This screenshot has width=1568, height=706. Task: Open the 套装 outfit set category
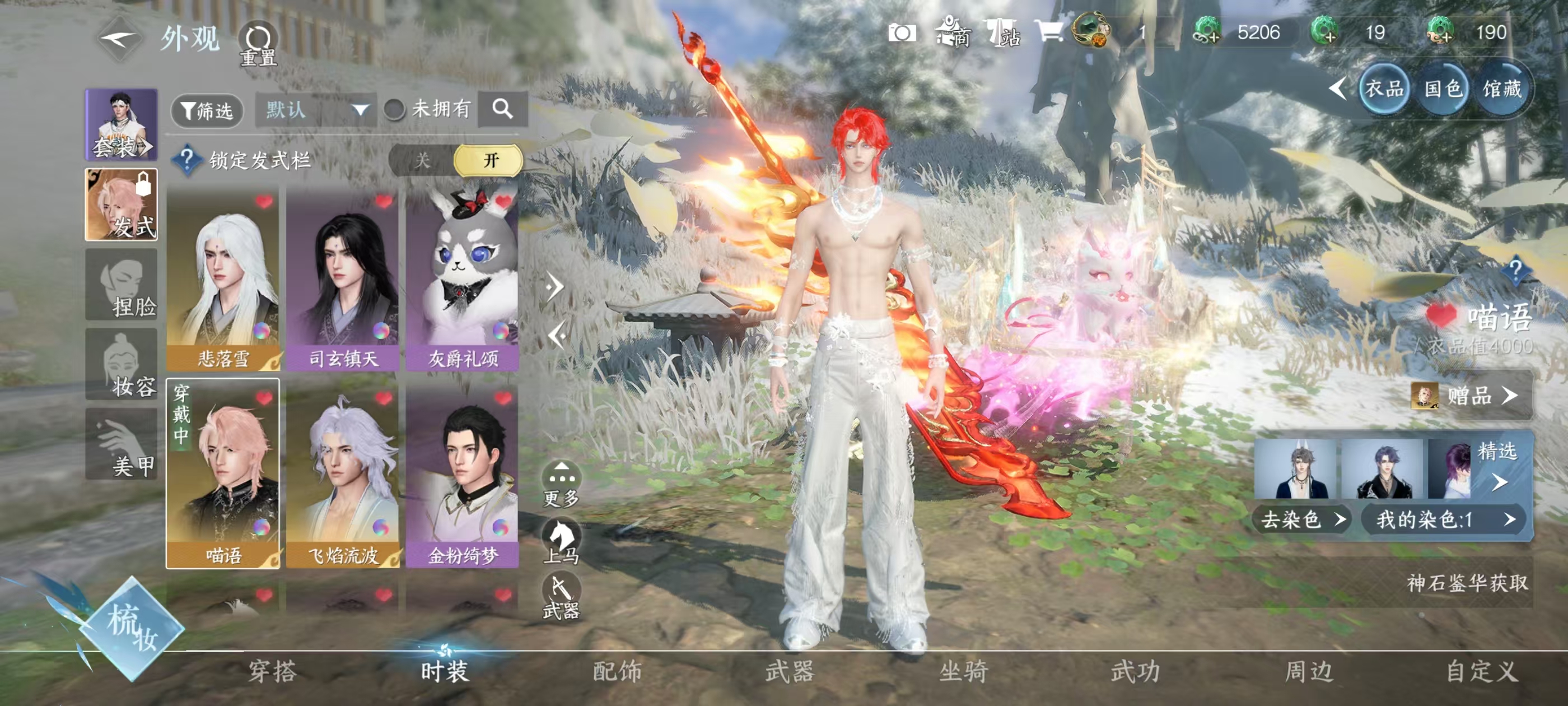[121, 125]
